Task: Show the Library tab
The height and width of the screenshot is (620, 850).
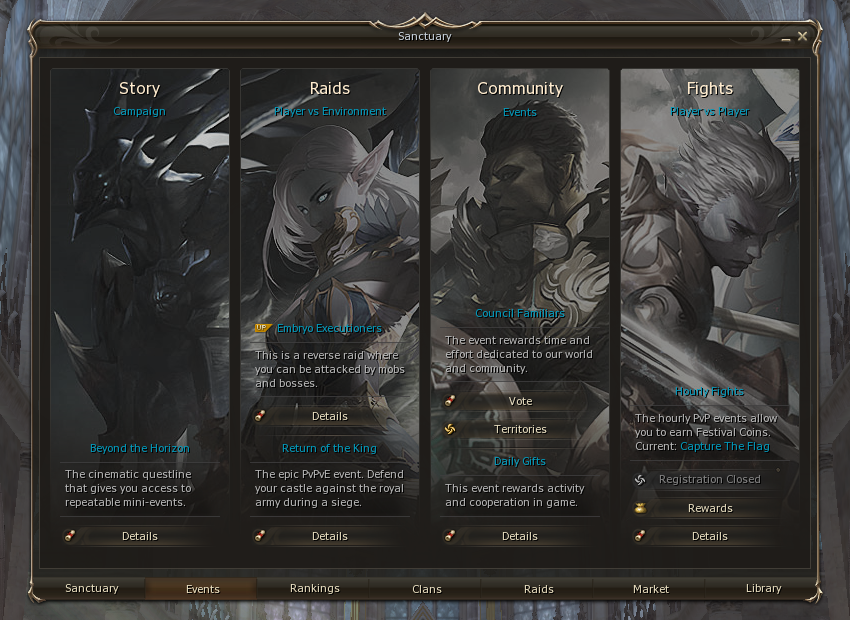Action: click(x=763, y=589)
